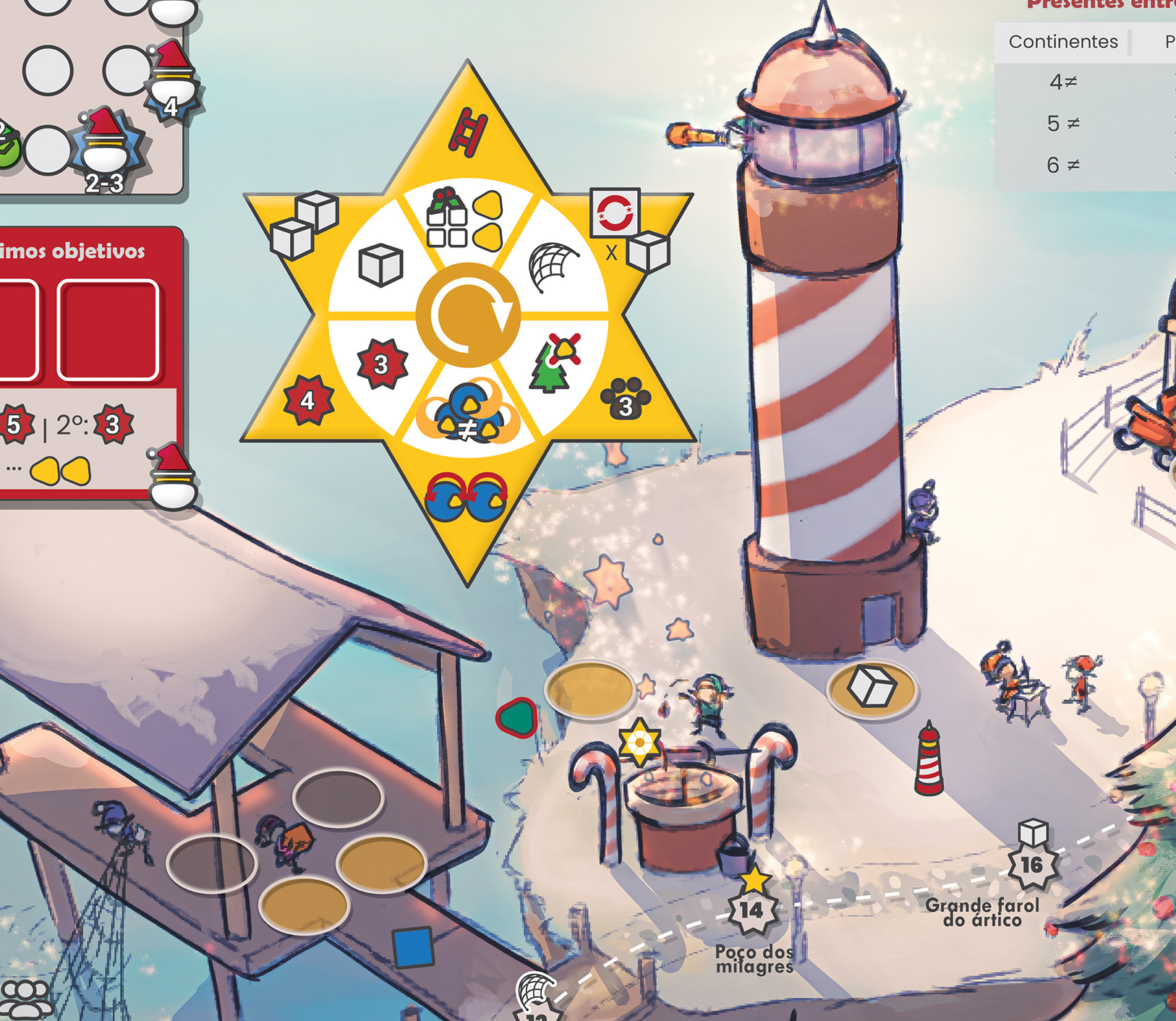Choose the two blue bells at star bottom
This screenshot has height=1021, width=1176.
pos(466,497)
